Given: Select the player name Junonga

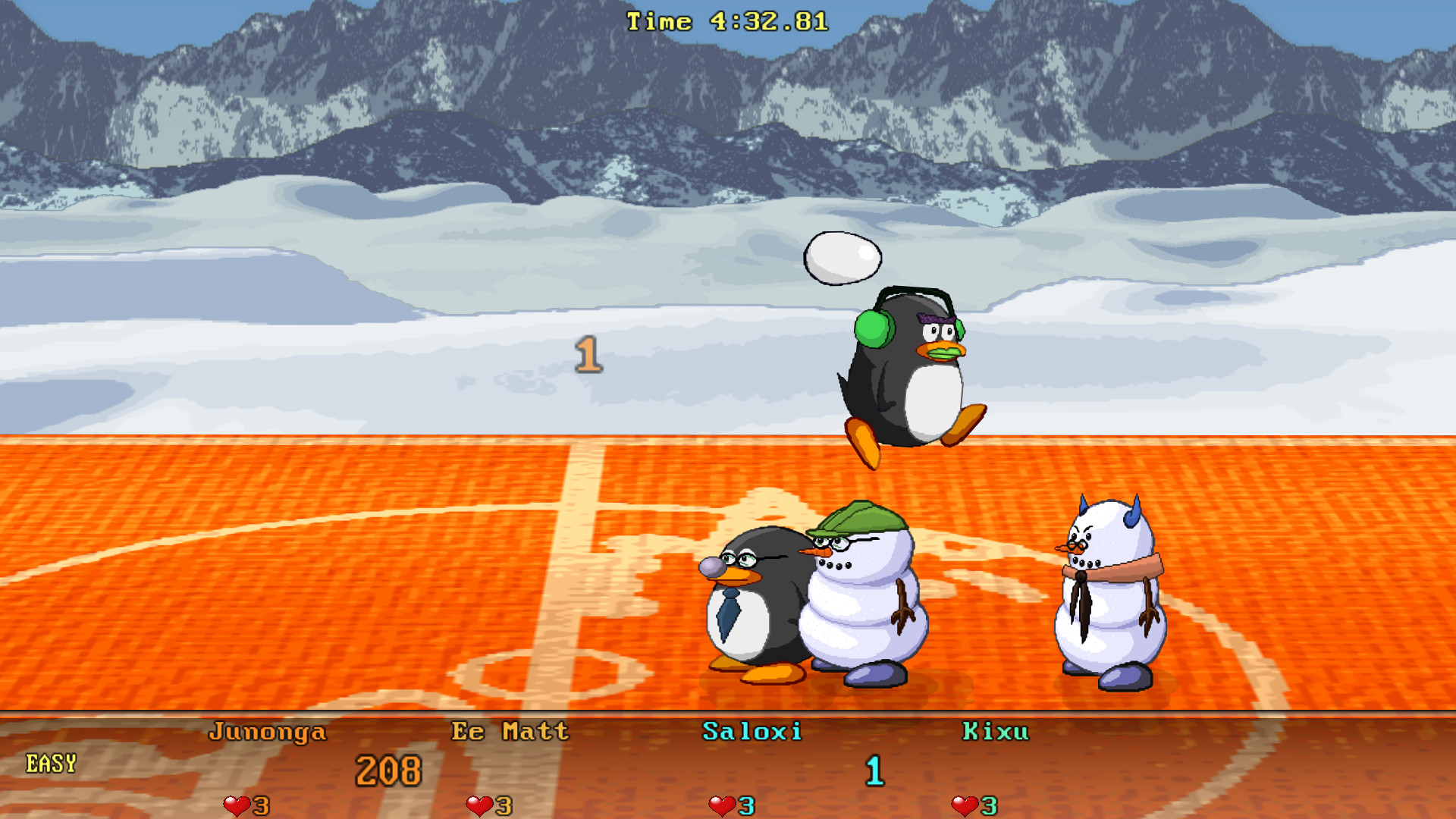Looking at the screenshot, I should (268, 730).
